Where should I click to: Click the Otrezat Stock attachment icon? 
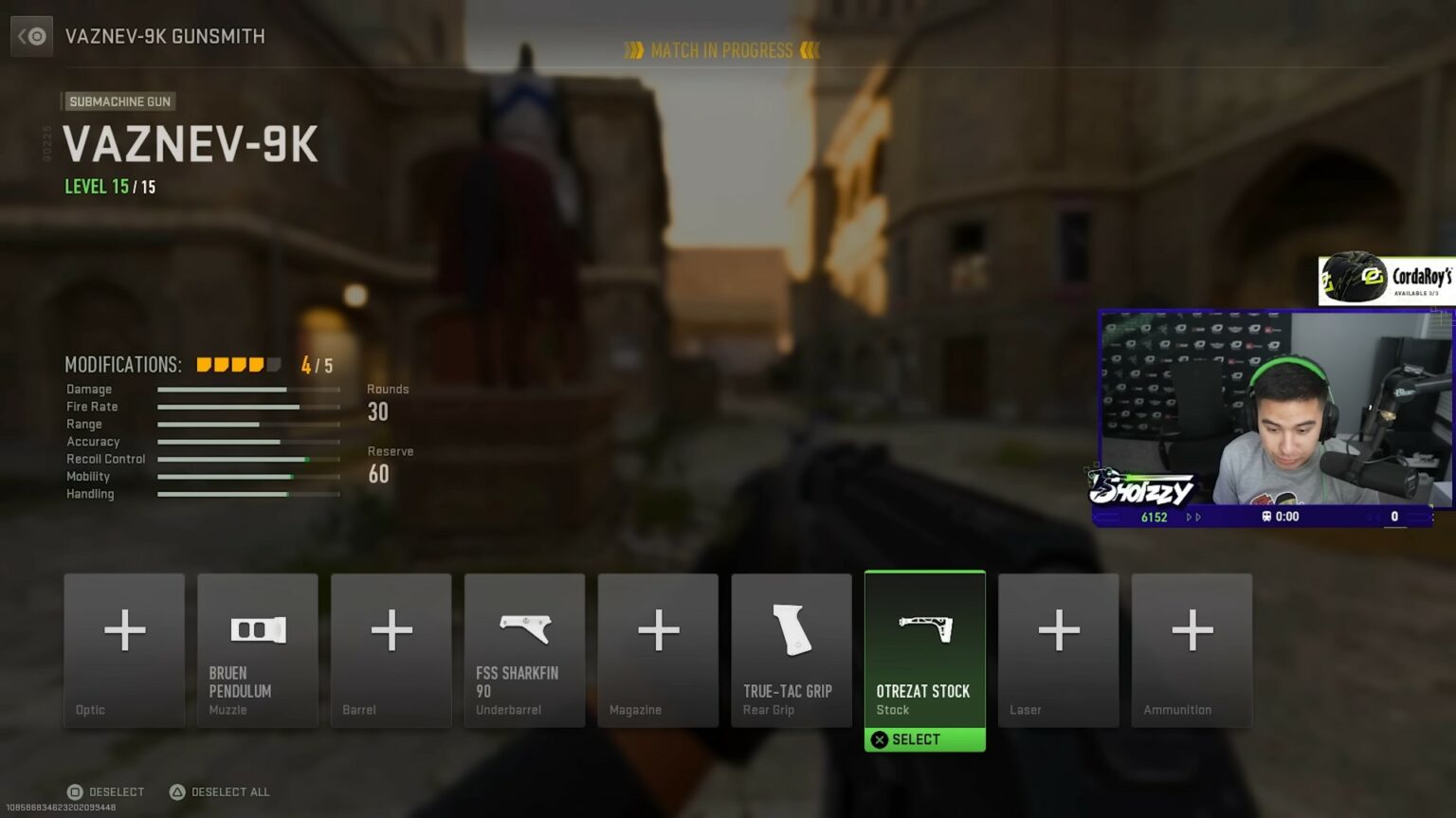pyautogui.click(x=924, y=630)
